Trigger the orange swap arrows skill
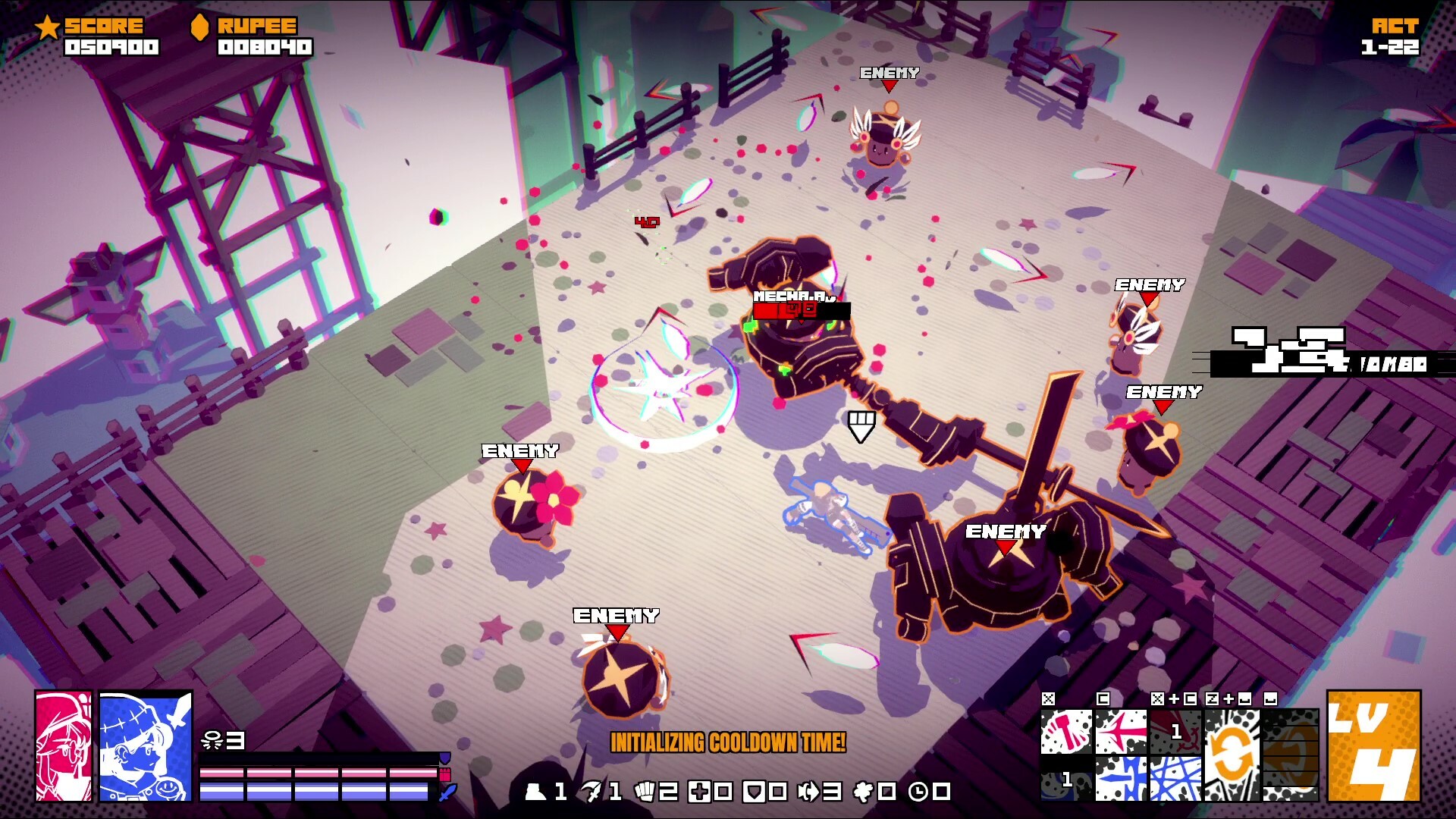 (1232, 755)
